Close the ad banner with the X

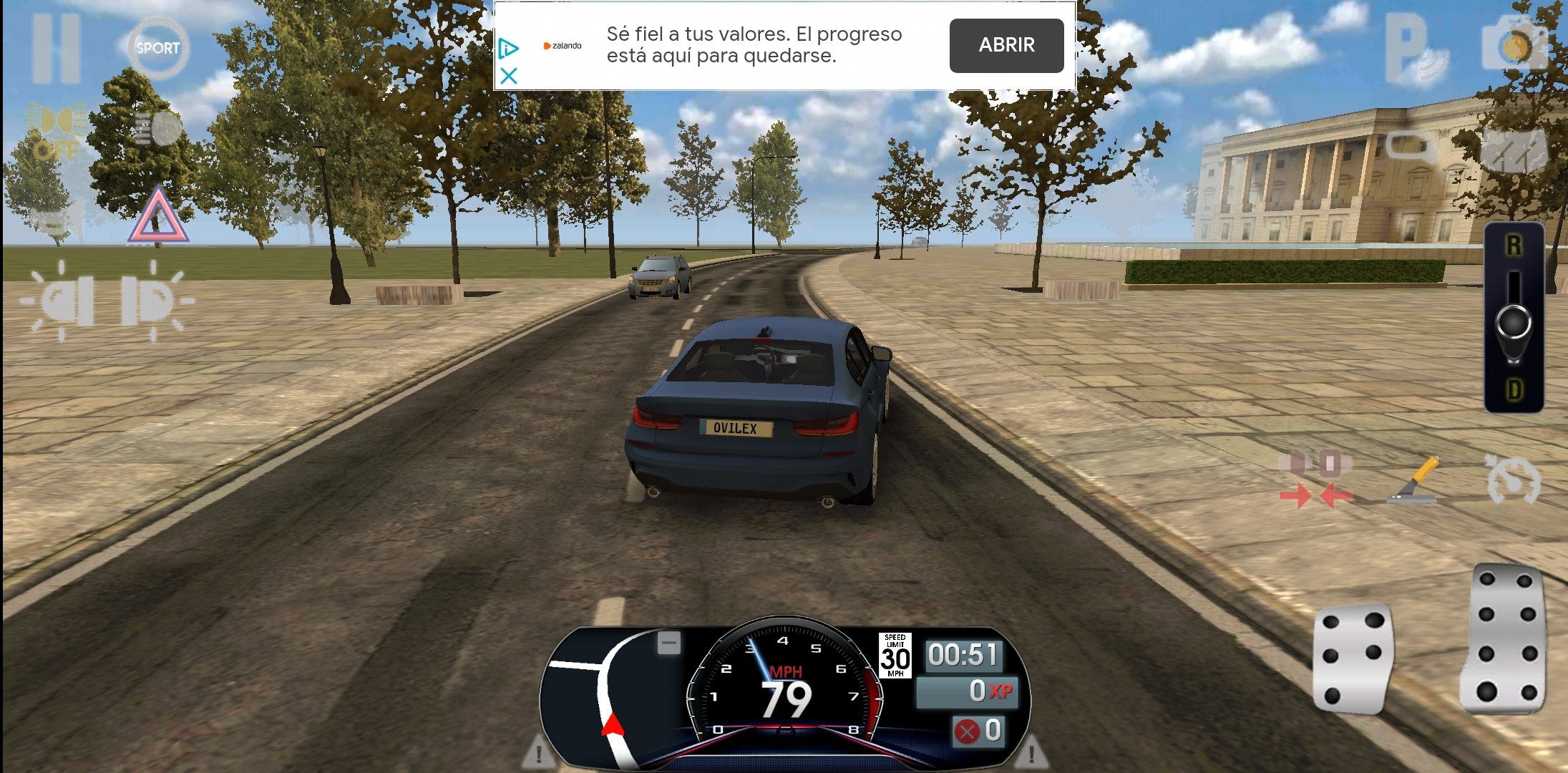click(x=509, y=75)
